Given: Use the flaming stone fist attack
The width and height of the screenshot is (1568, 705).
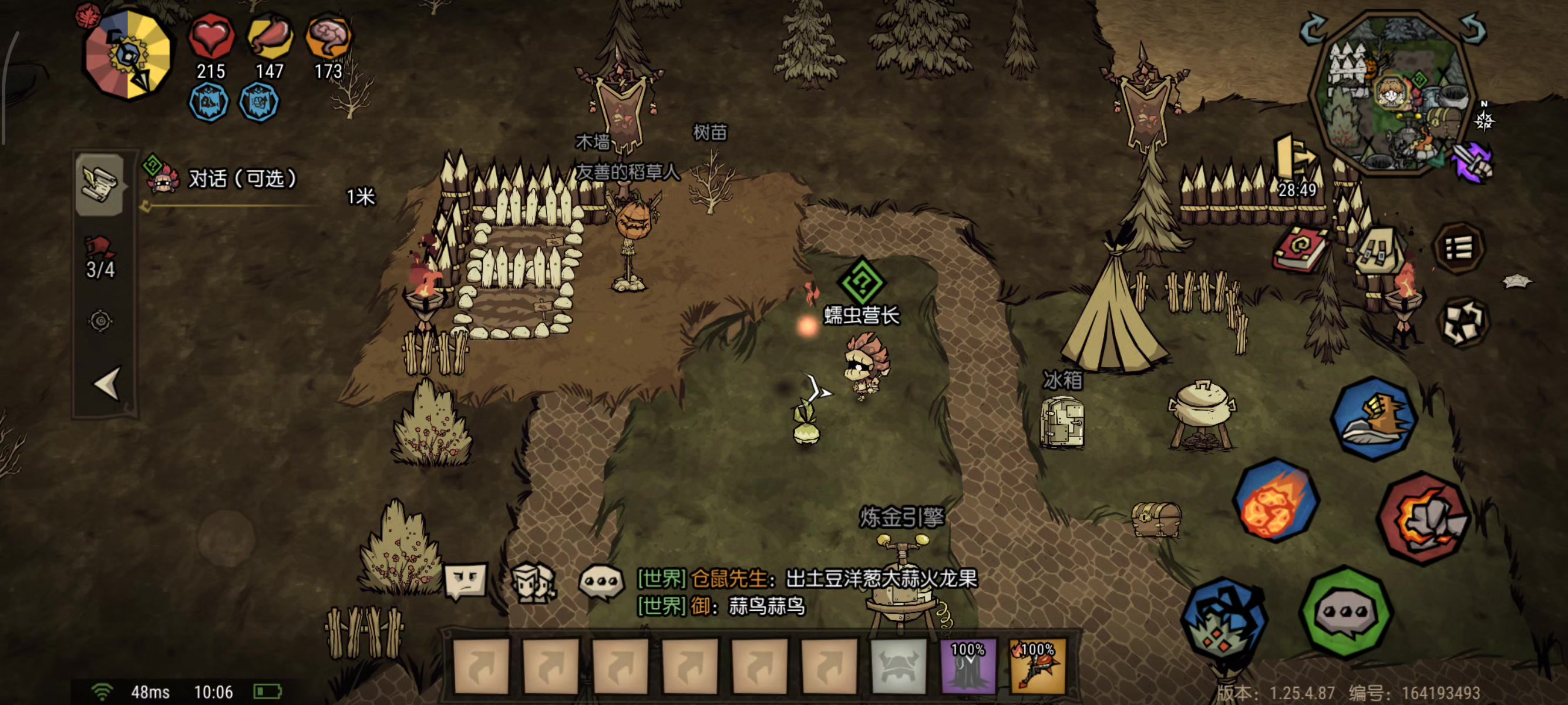Looking at the screenshot, I should [x=1423, y=518].
